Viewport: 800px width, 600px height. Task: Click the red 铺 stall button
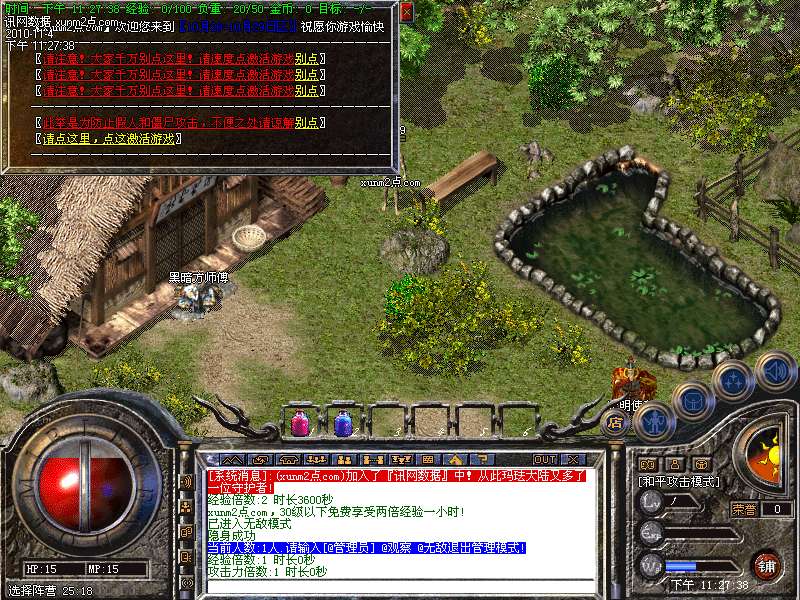pos(767,564)
